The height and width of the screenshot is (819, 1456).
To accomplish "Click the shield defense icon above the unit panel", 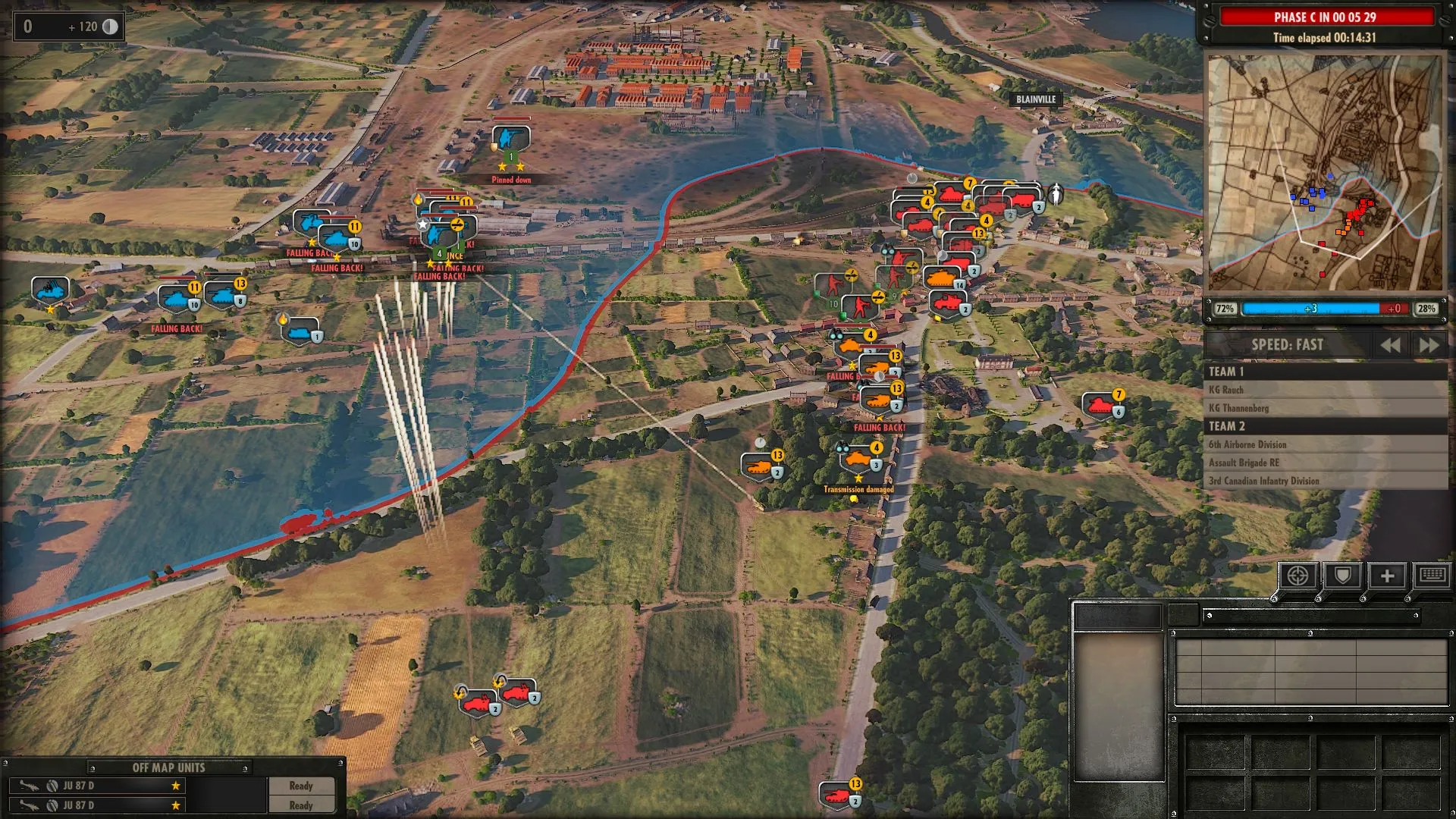I will pos(1342,576).
